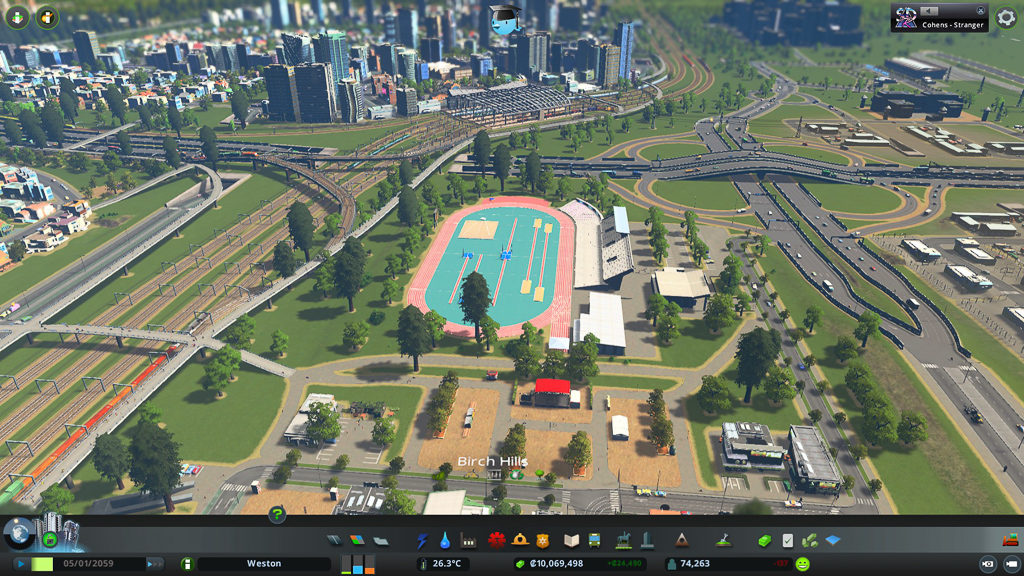Open the Roads build menu

pyautogui.click(x=334, y=541)
